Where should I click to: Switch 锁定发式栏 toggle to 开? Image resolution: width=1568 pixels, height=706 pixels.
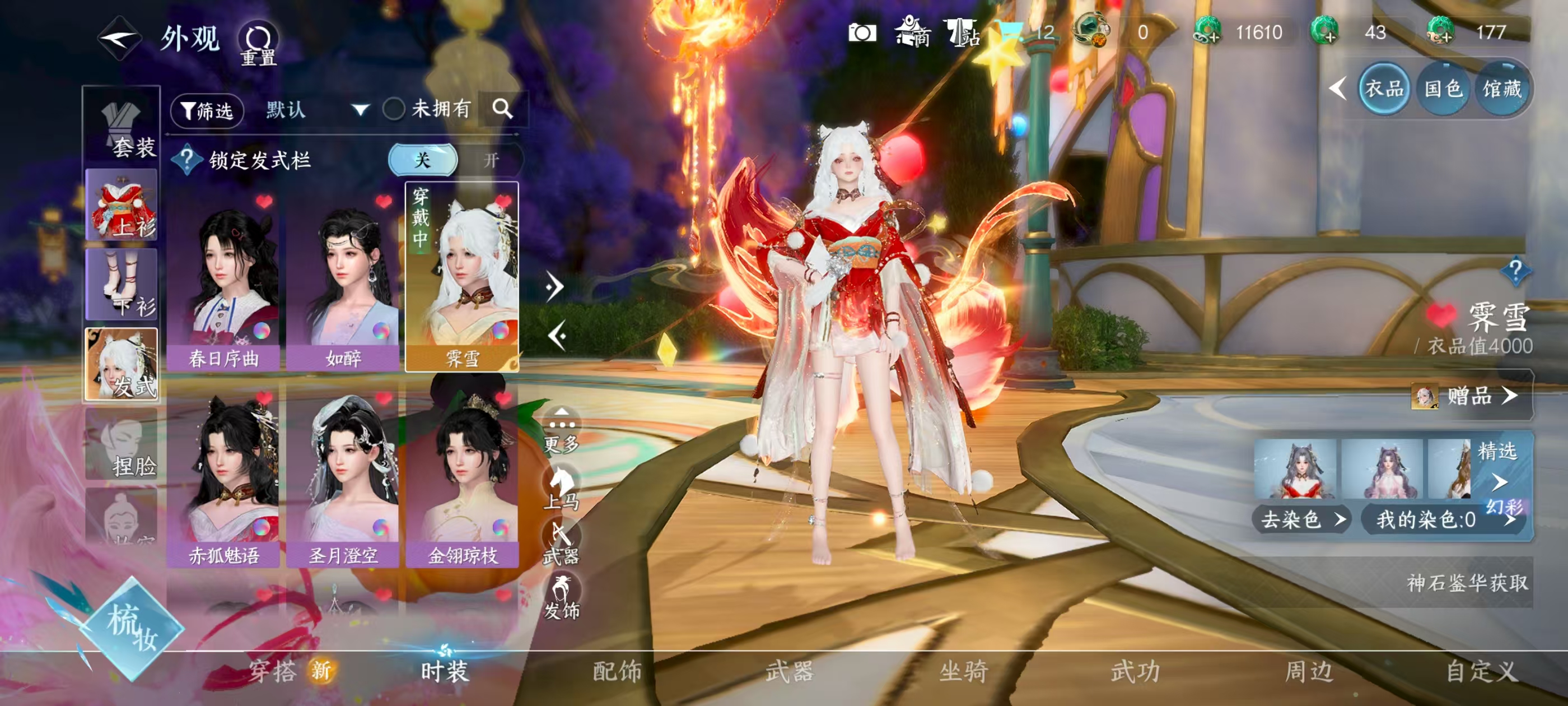coord(491,160)
